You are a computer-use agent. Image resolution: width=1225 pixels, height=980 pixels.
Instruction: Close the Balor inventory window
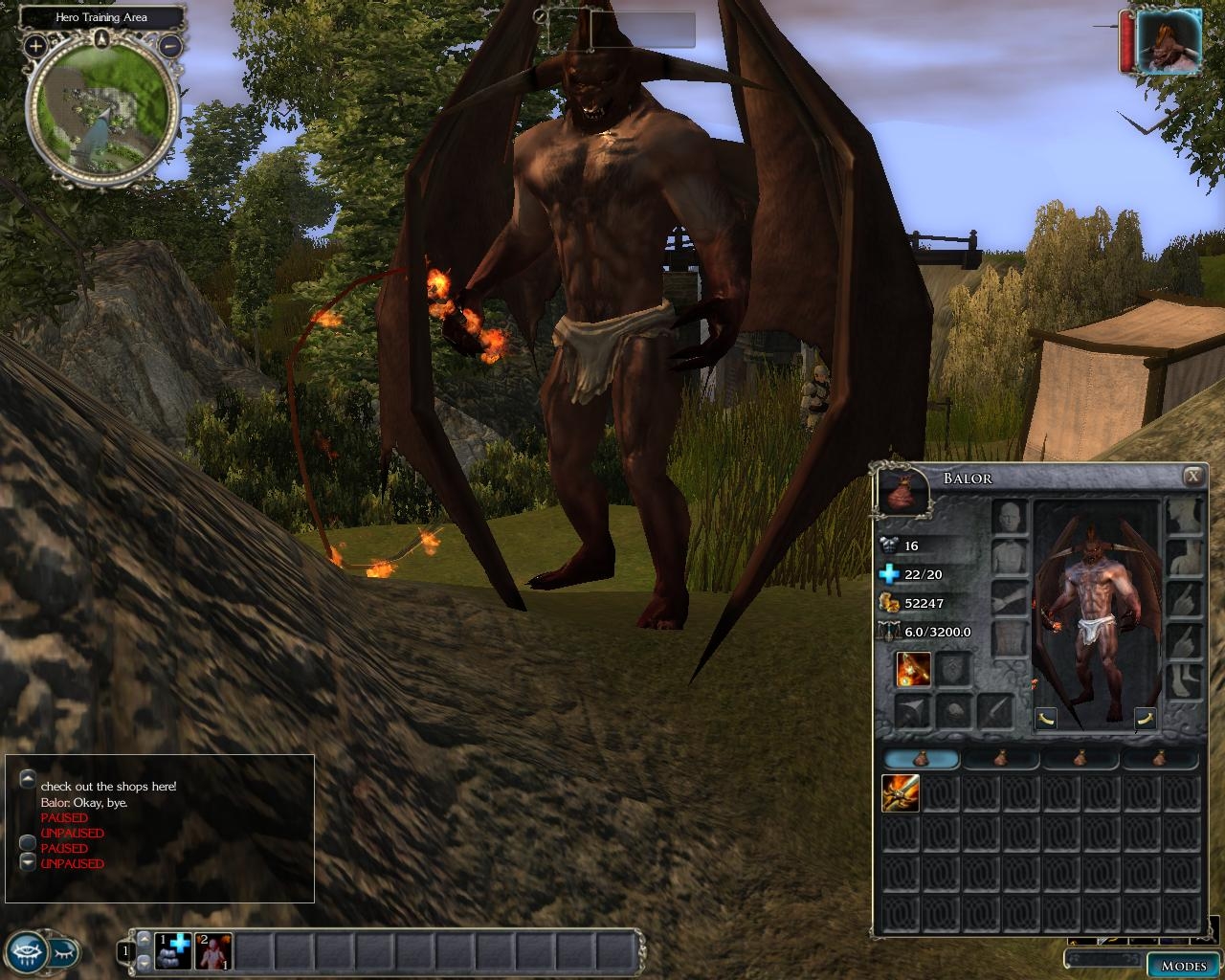(1192, 477)
